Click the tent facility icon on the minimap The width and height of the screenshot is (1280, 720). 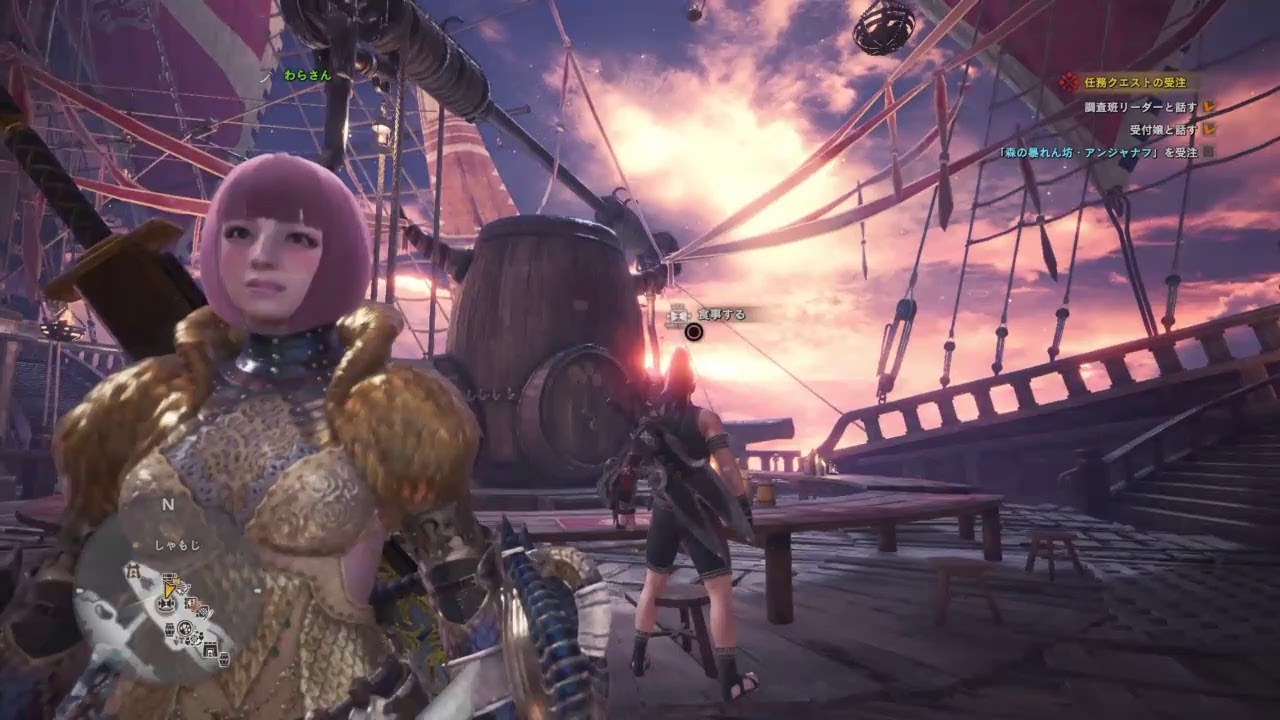[x=134, y=571]
